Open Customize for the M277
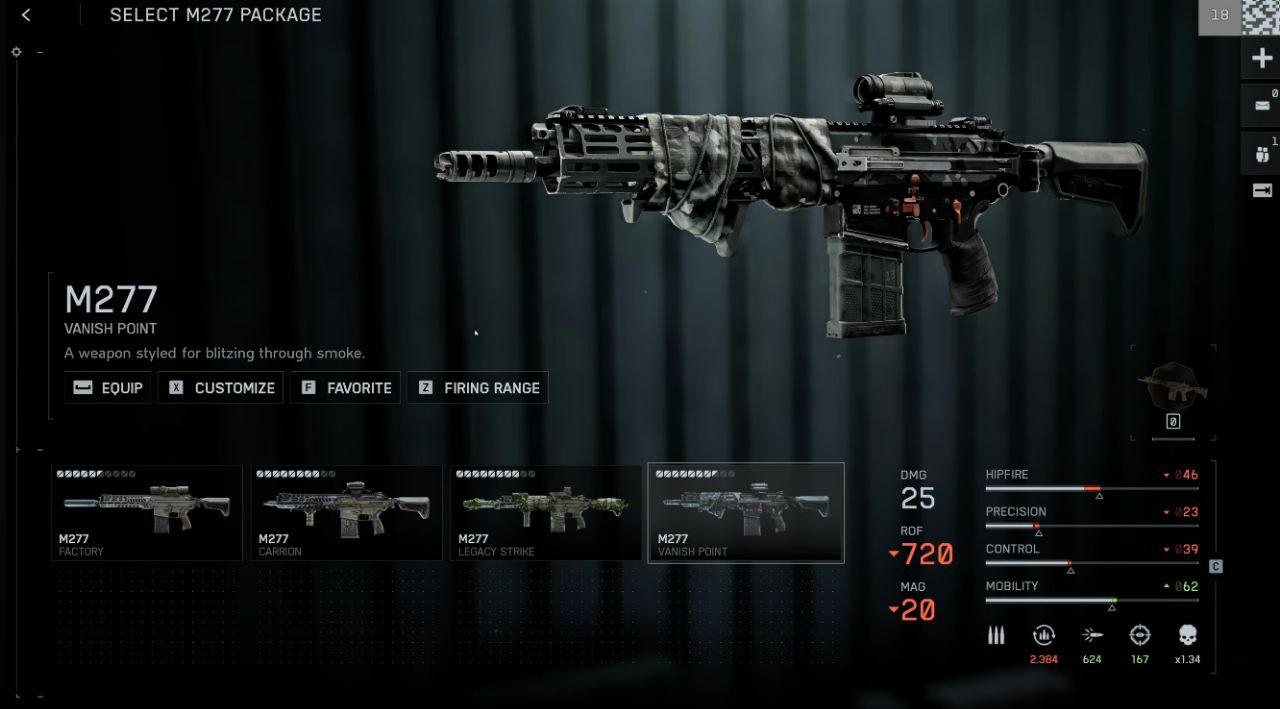Viewport: 1280px width, 709px height. [221, 388]
